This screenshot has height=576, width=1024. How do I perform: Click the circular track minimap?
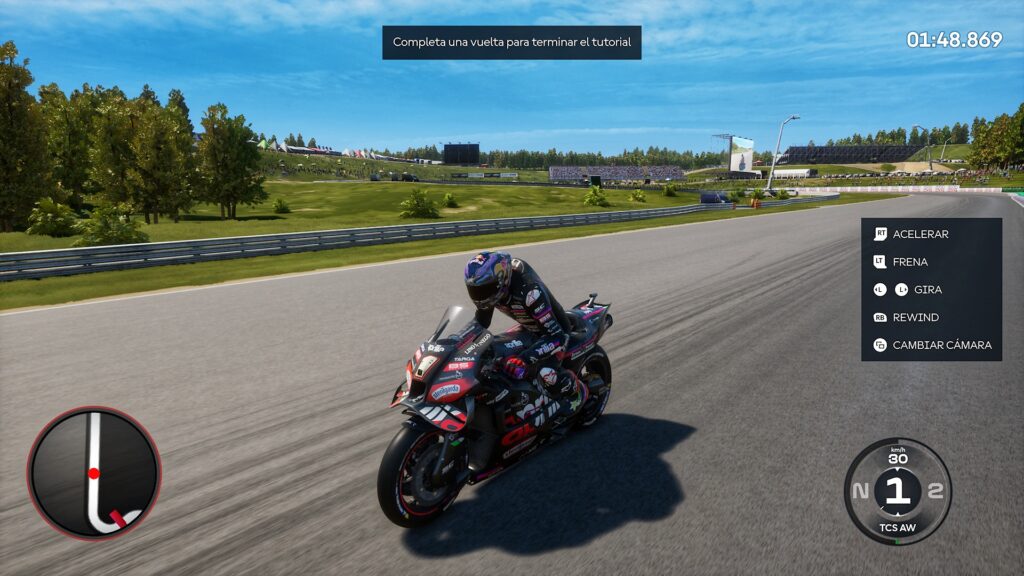(x=94, y=472)
